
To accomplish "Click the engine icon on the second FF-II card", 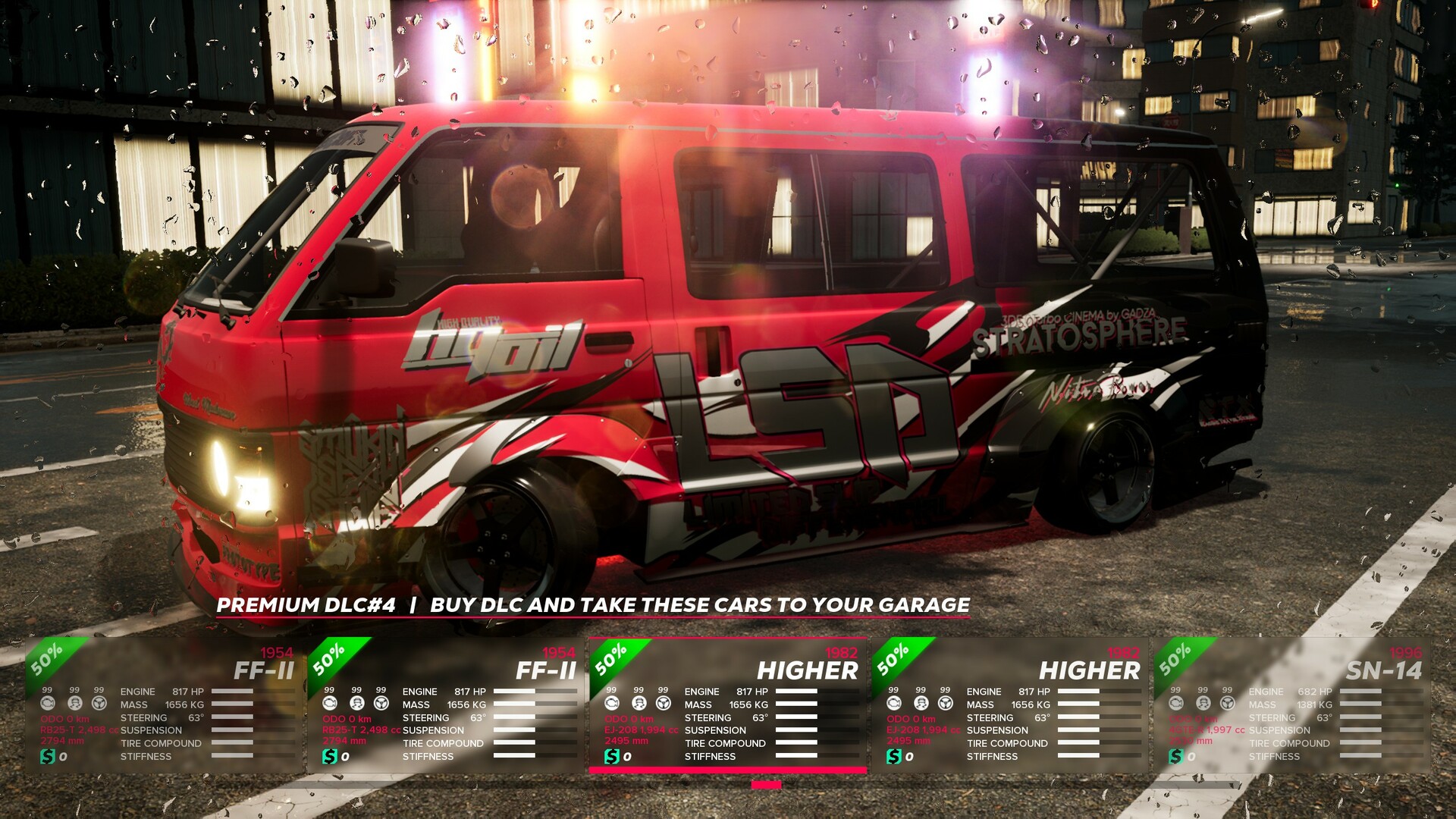I will 330,704.
